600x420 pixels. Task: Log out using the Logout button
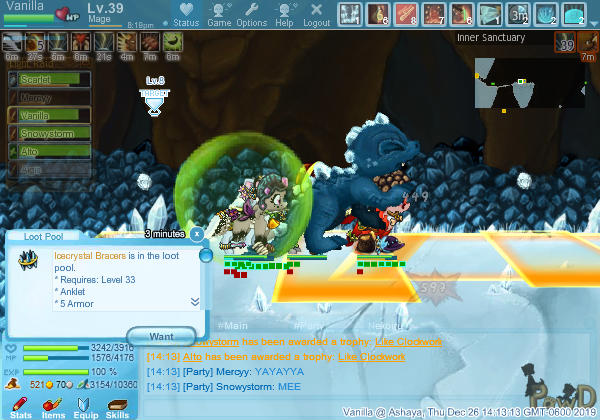pyautogui.click(x=316, y=14)
